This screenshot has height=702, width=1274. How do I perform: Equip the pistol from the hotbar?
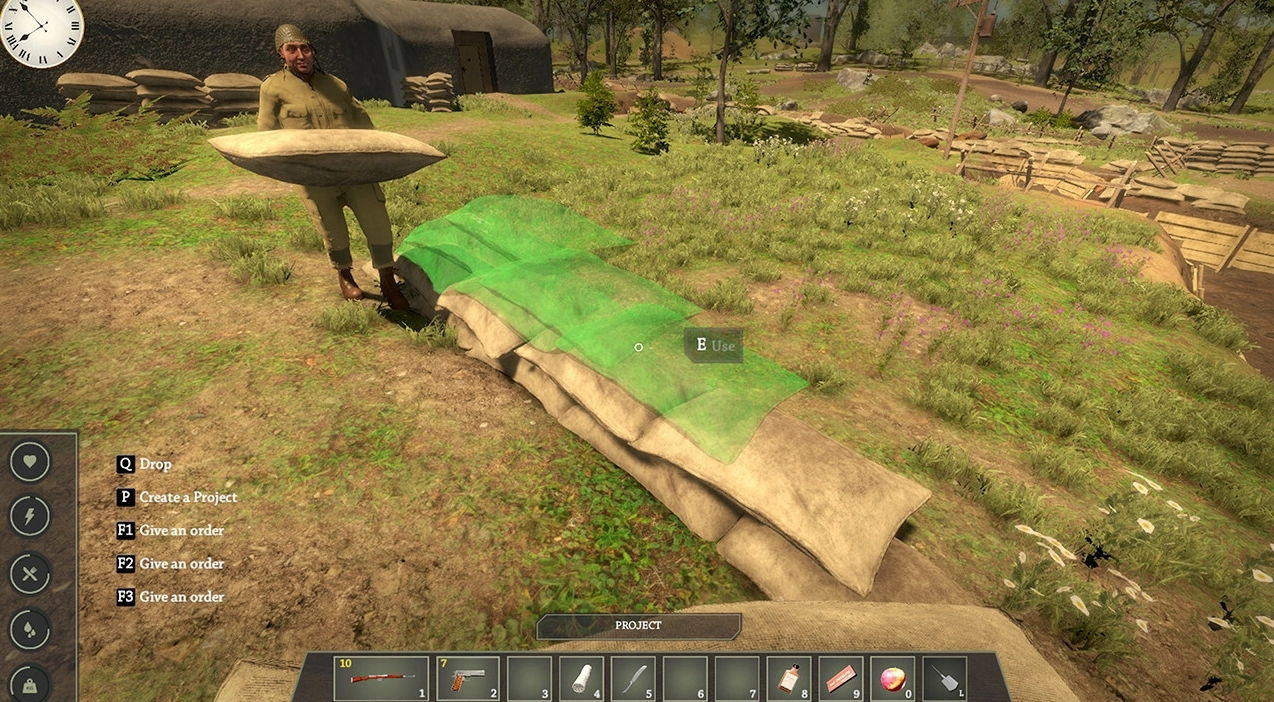coord(467,678)
